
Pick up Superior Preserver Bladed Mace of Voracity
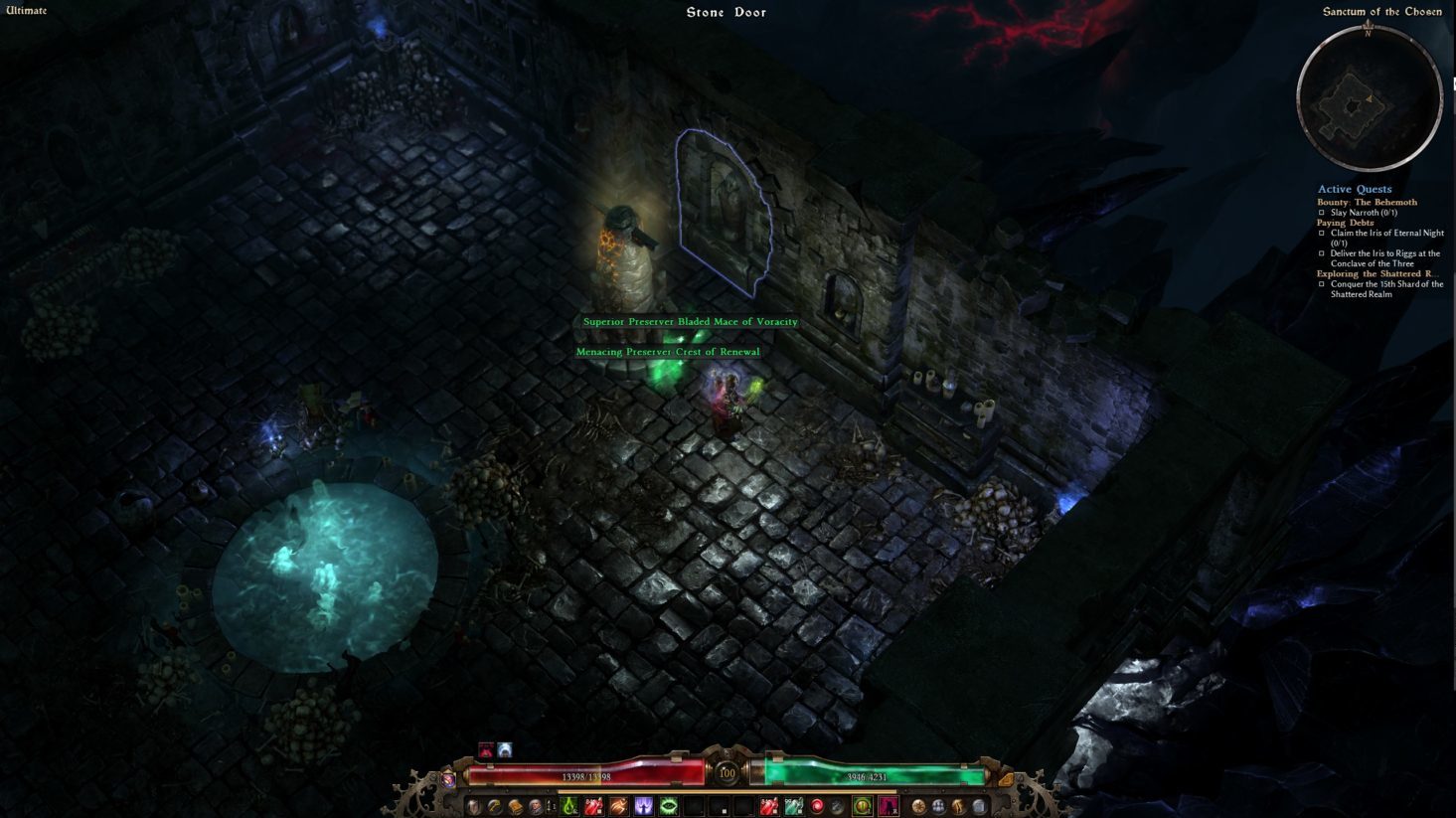click(x=690, y=322)
